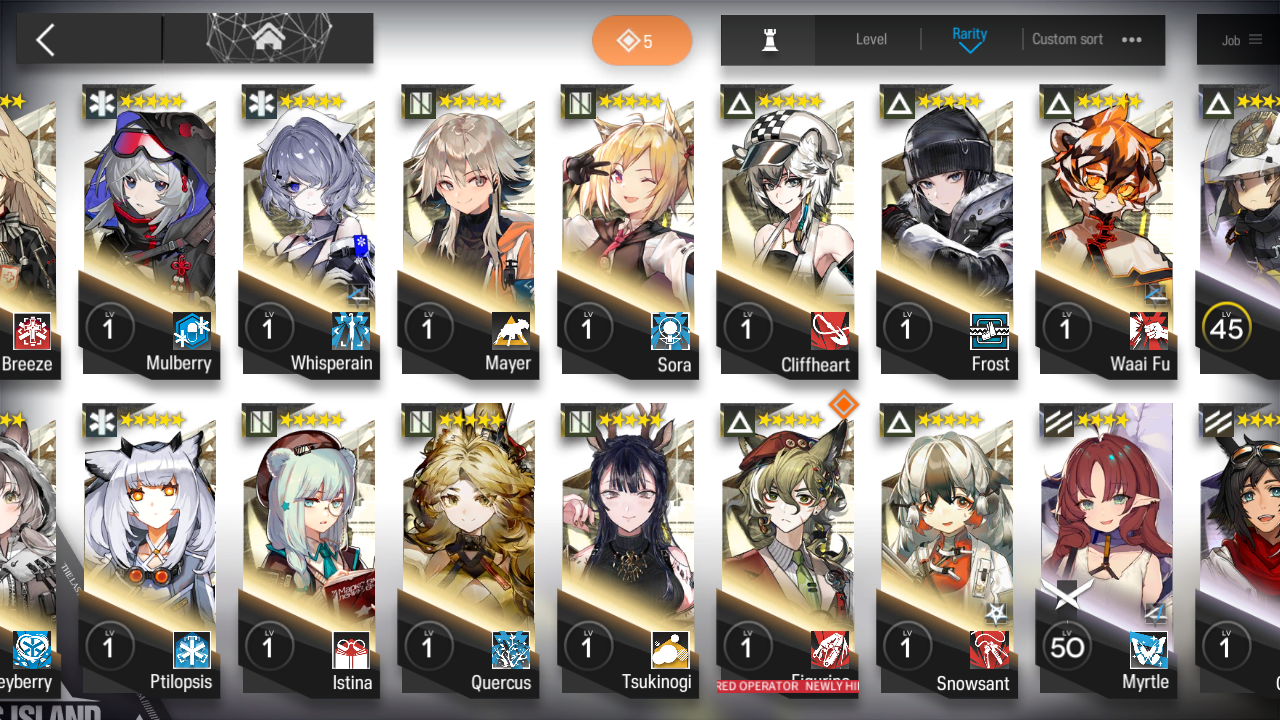Select operator Tsukinogi
This screenshot has height=720, width=1280.
pos(628,550)
